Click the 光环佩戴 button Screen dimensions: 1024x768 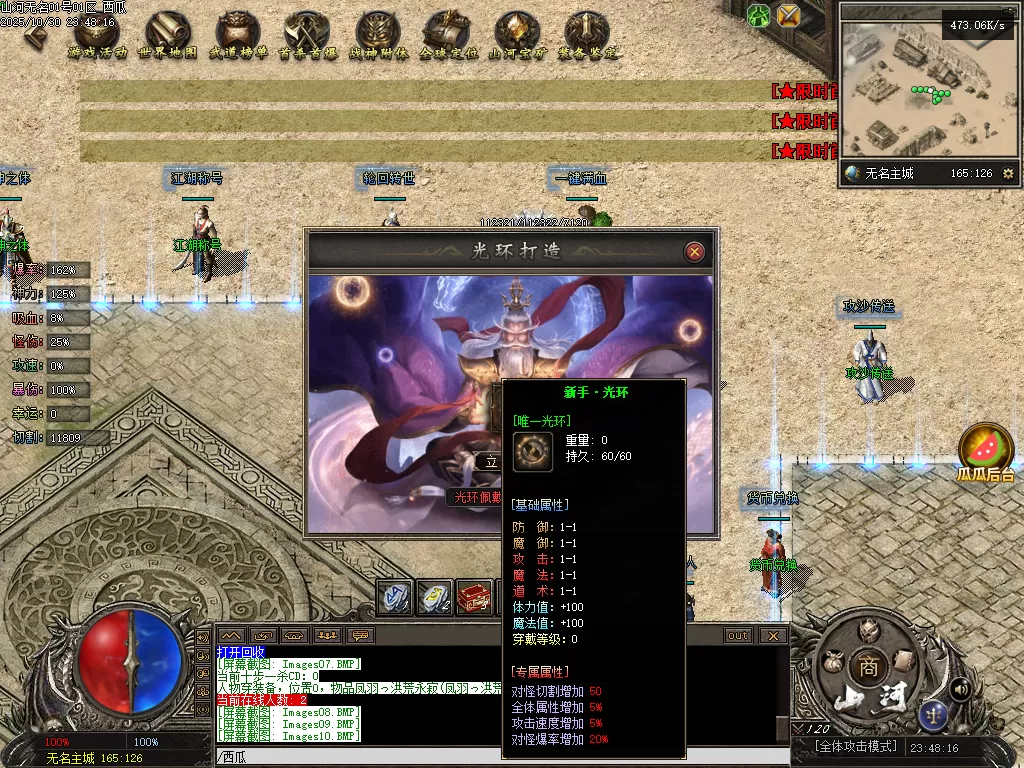[x=474, y=496]
